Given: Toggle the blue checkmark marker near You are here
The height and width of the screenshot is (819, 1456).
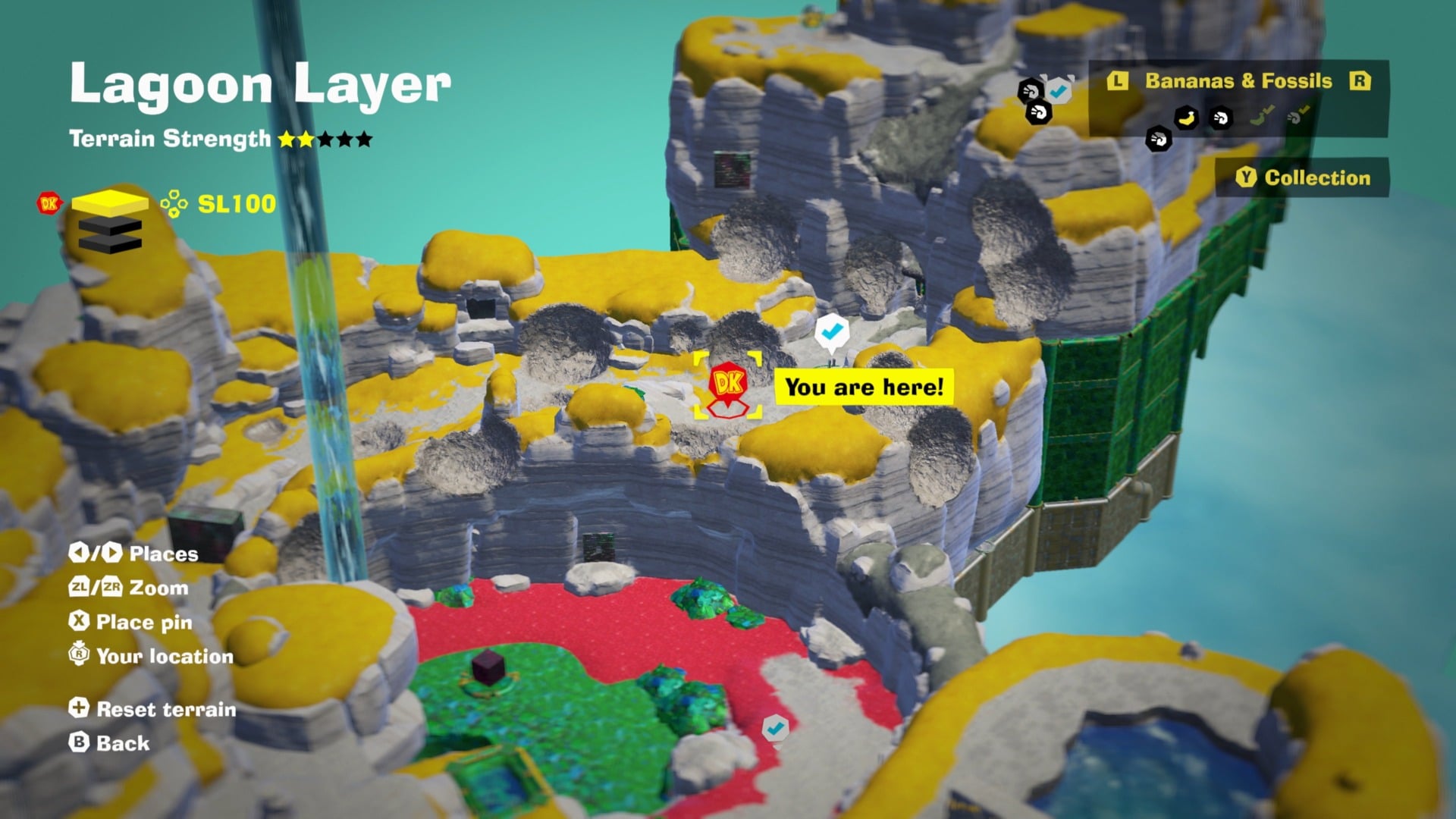Looking at the screenshot, I should [x=832, y=331].
